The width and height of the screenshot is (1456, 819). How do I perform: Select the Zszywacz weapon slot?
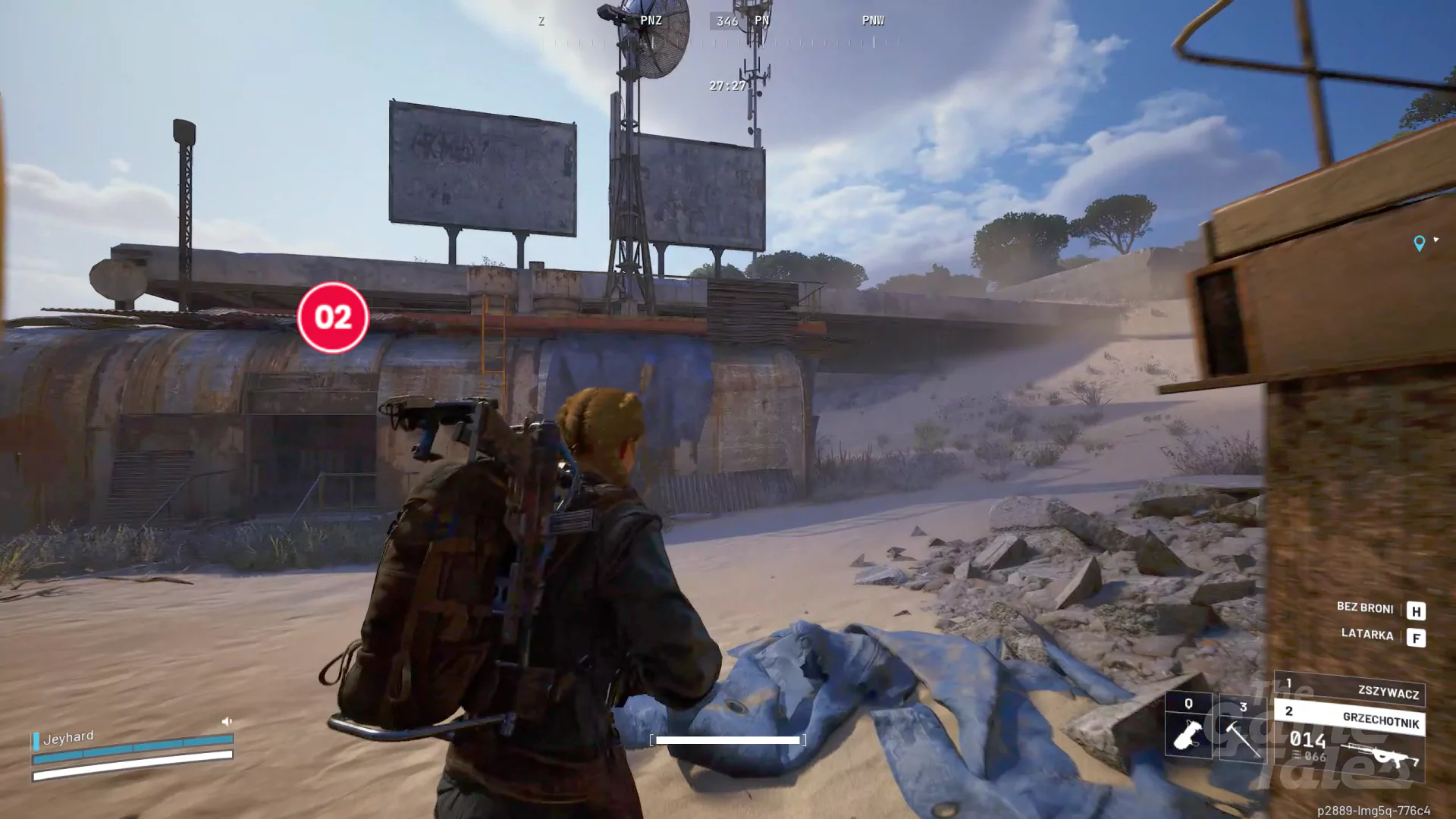(1350, 689)
